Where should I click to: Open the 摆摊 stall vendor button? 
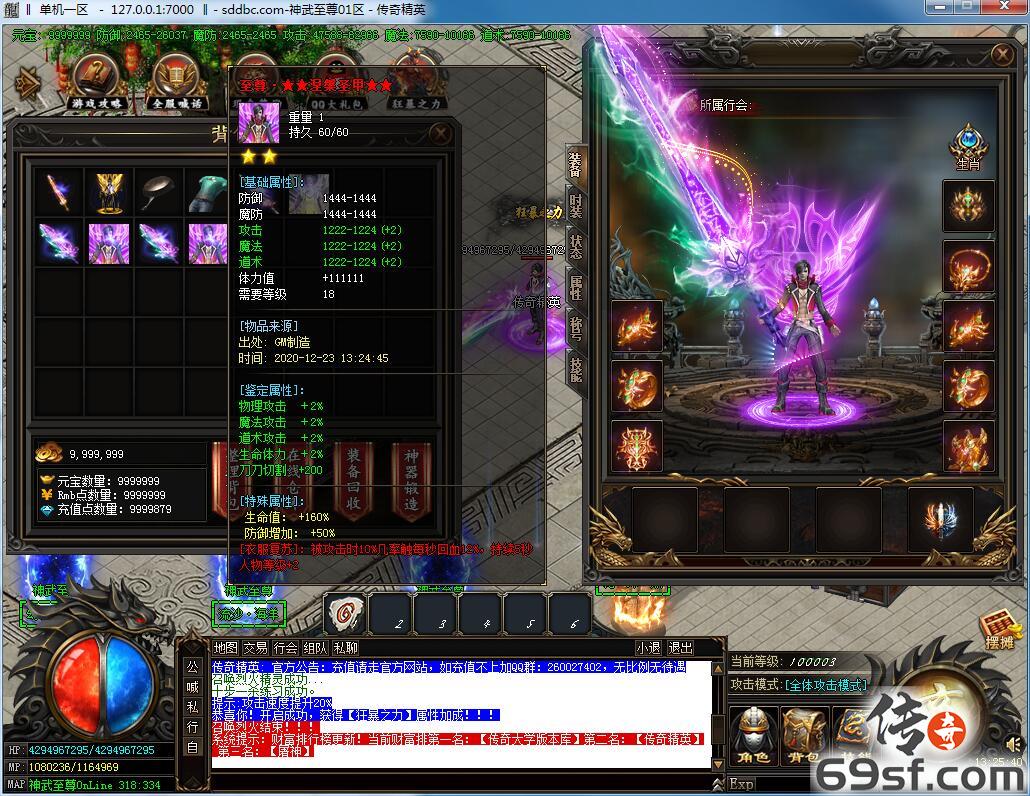click(999, 628)
